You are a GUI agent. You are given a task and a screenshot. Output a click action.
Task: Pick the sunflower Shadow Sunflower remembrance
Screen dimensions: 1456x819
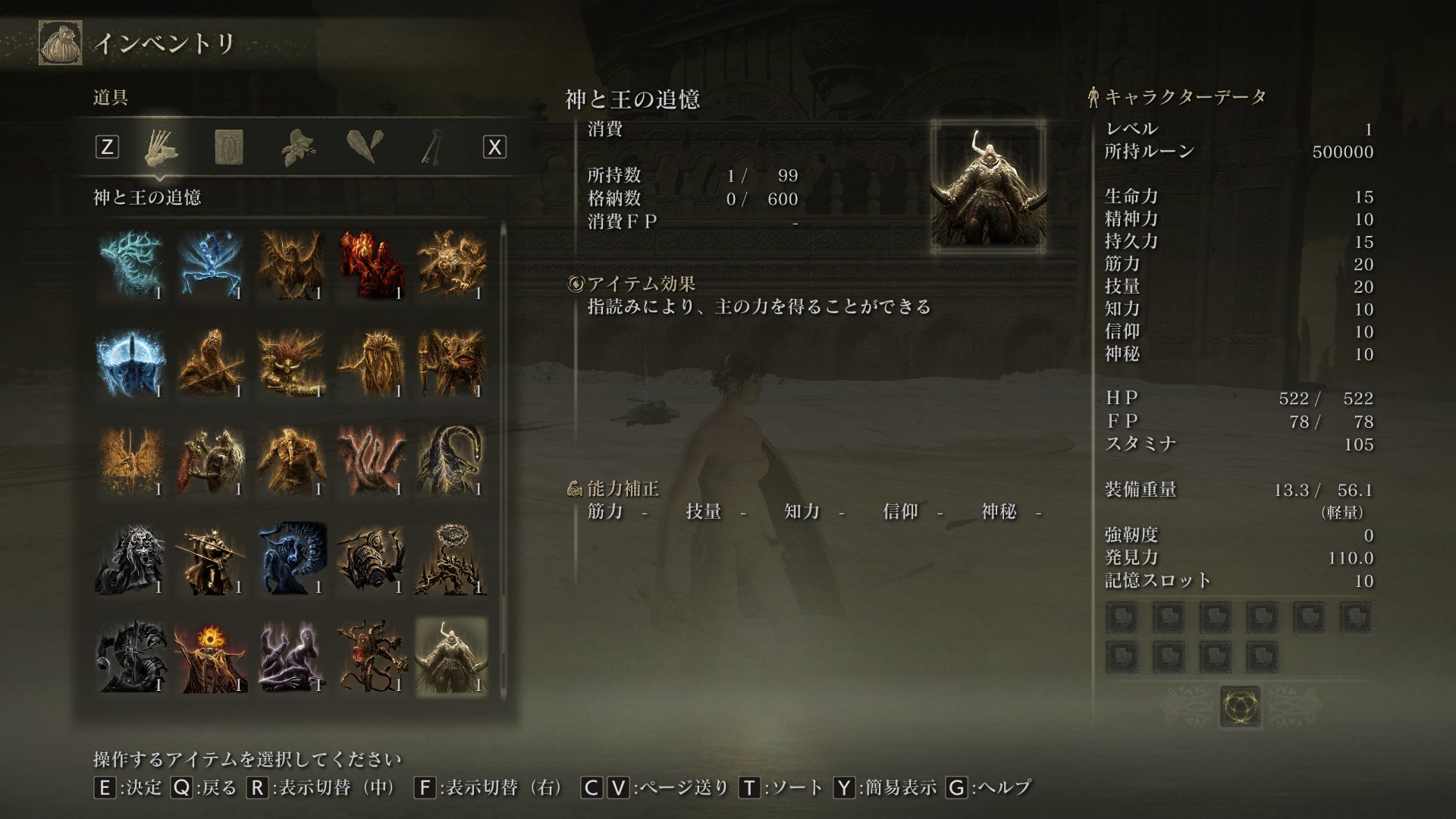[x=451, y=560]
